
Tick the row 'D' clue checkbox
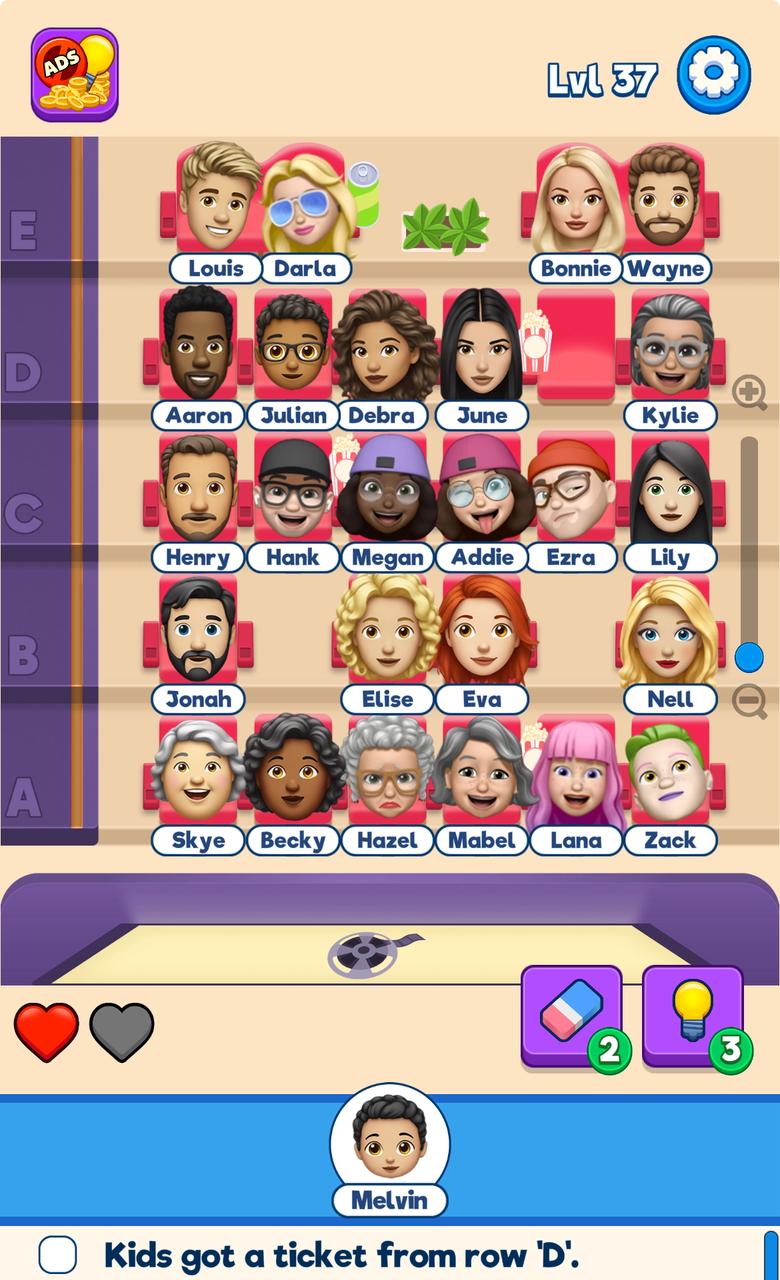(58, 1254)
